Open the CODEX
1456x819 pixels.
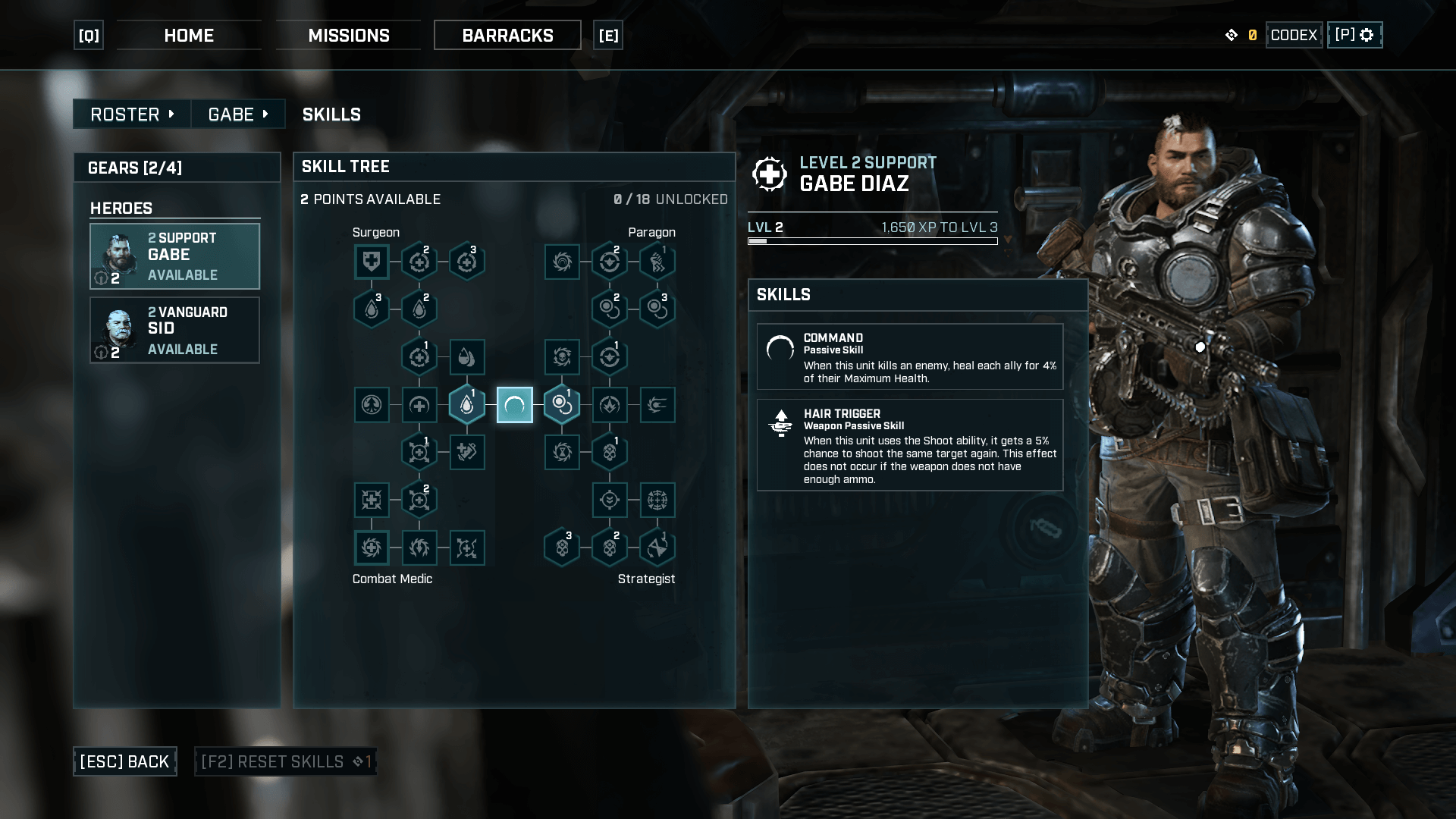pos(1294,34)
